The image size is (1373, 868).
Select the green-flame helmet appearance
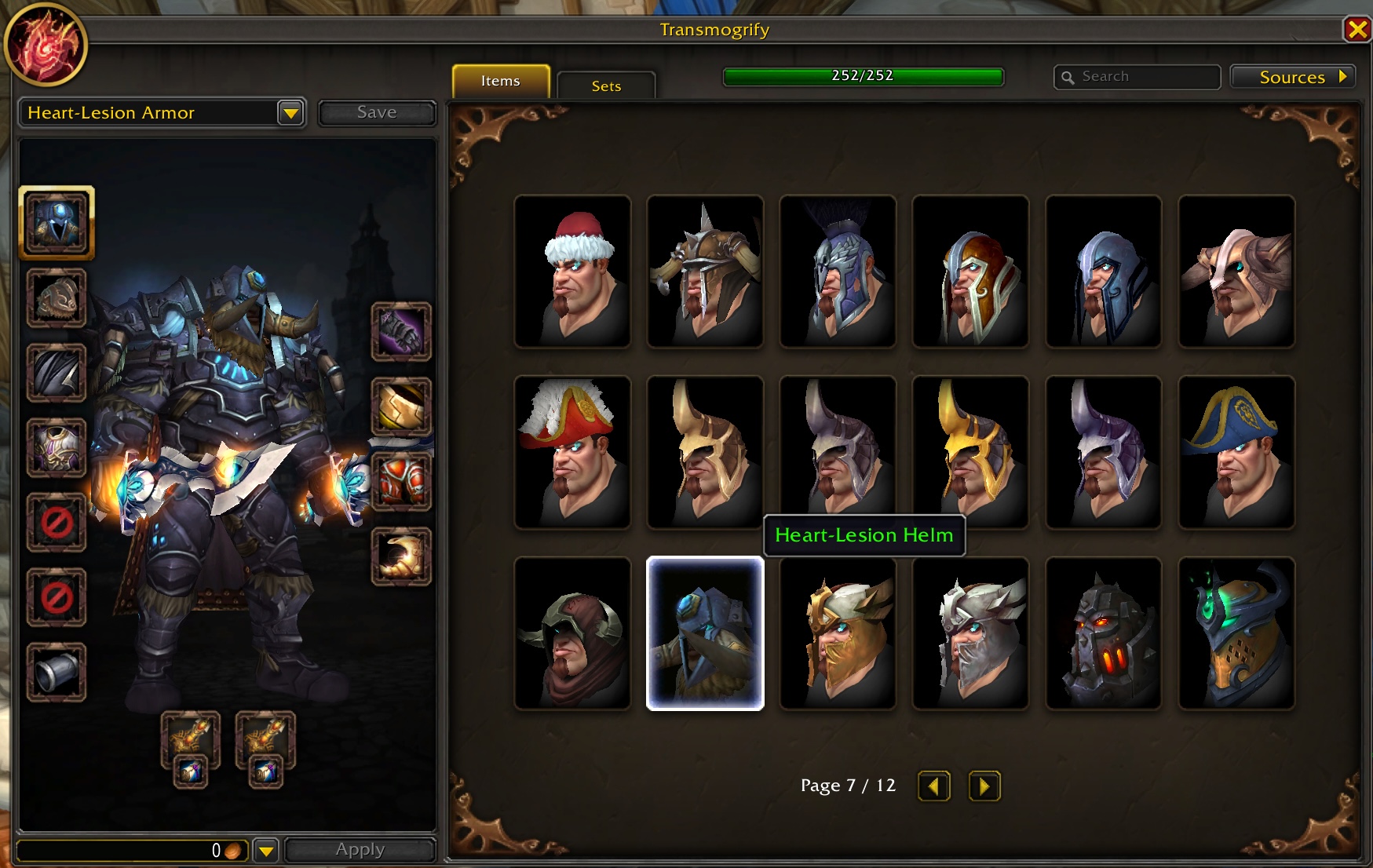[x=1236, y=633]
